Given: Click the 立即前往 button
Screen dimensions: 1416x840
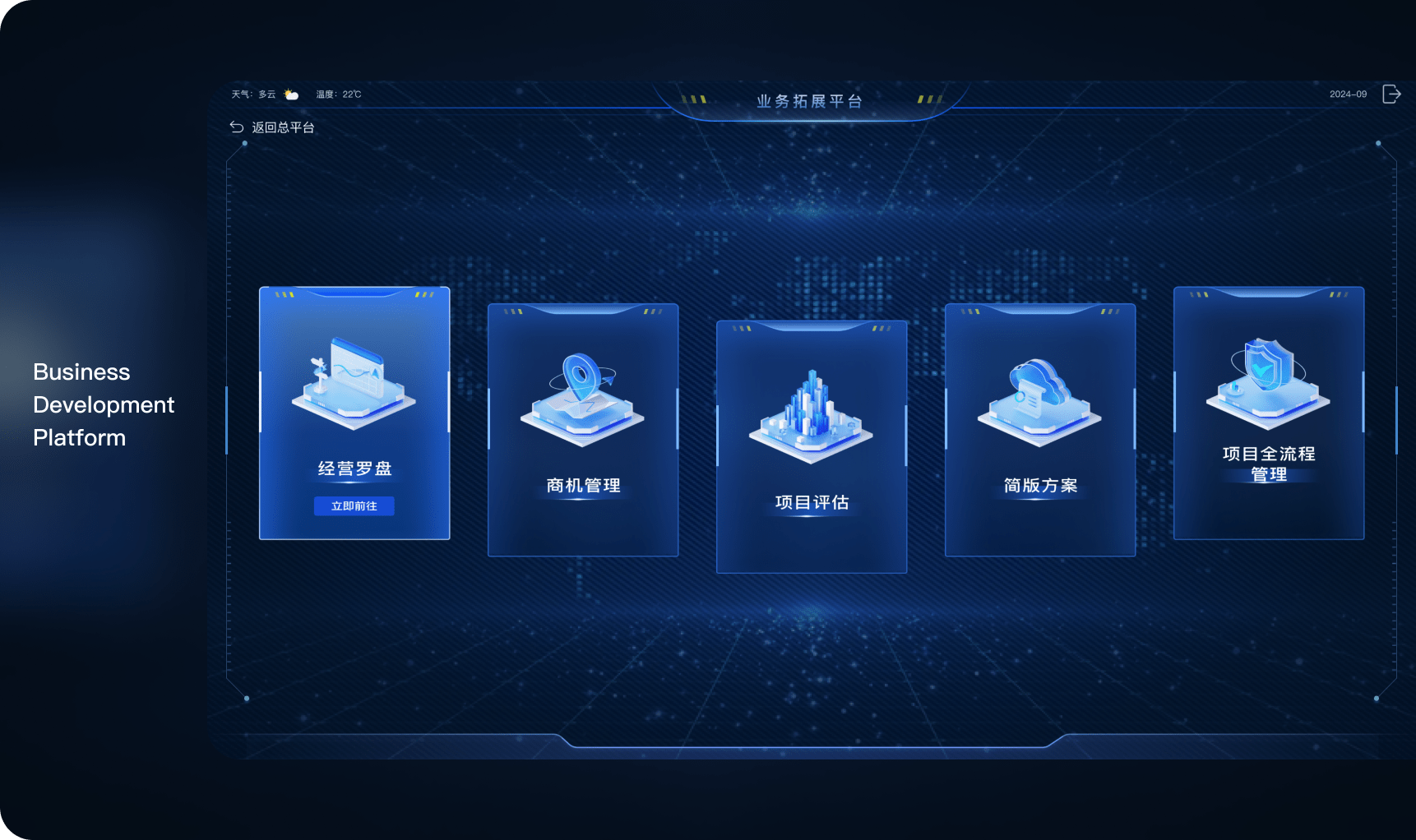Looking at the screenshot, I should [354, 506].
